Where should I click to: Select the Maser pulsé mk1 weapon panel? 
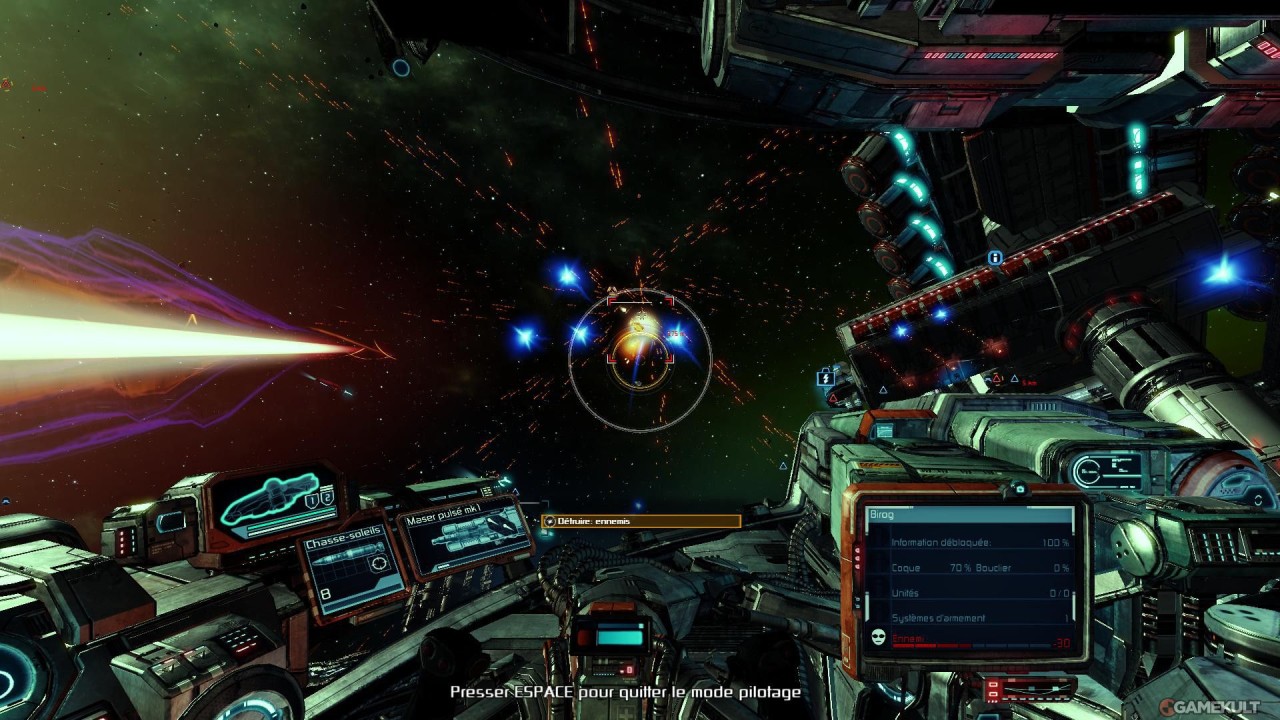(x=465, y=539)
